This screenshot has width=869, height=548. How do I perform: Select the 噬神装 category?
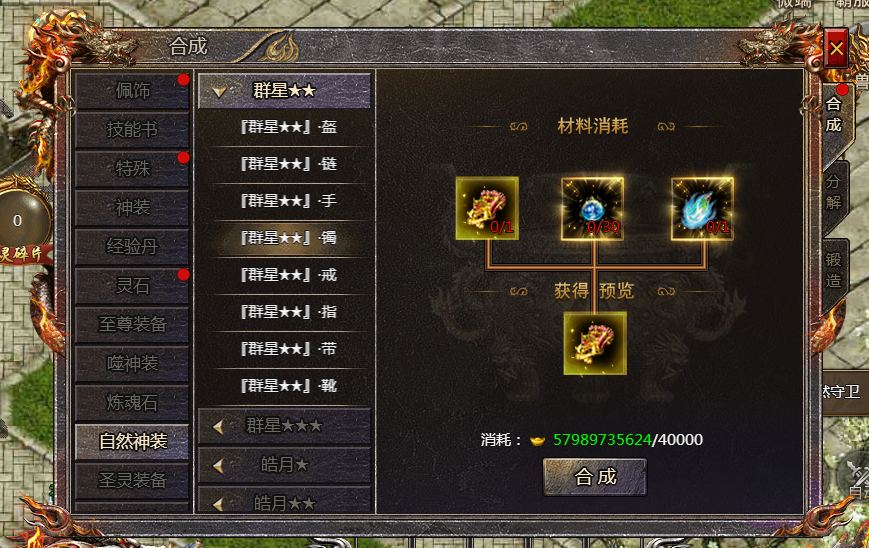coord(132,363)
